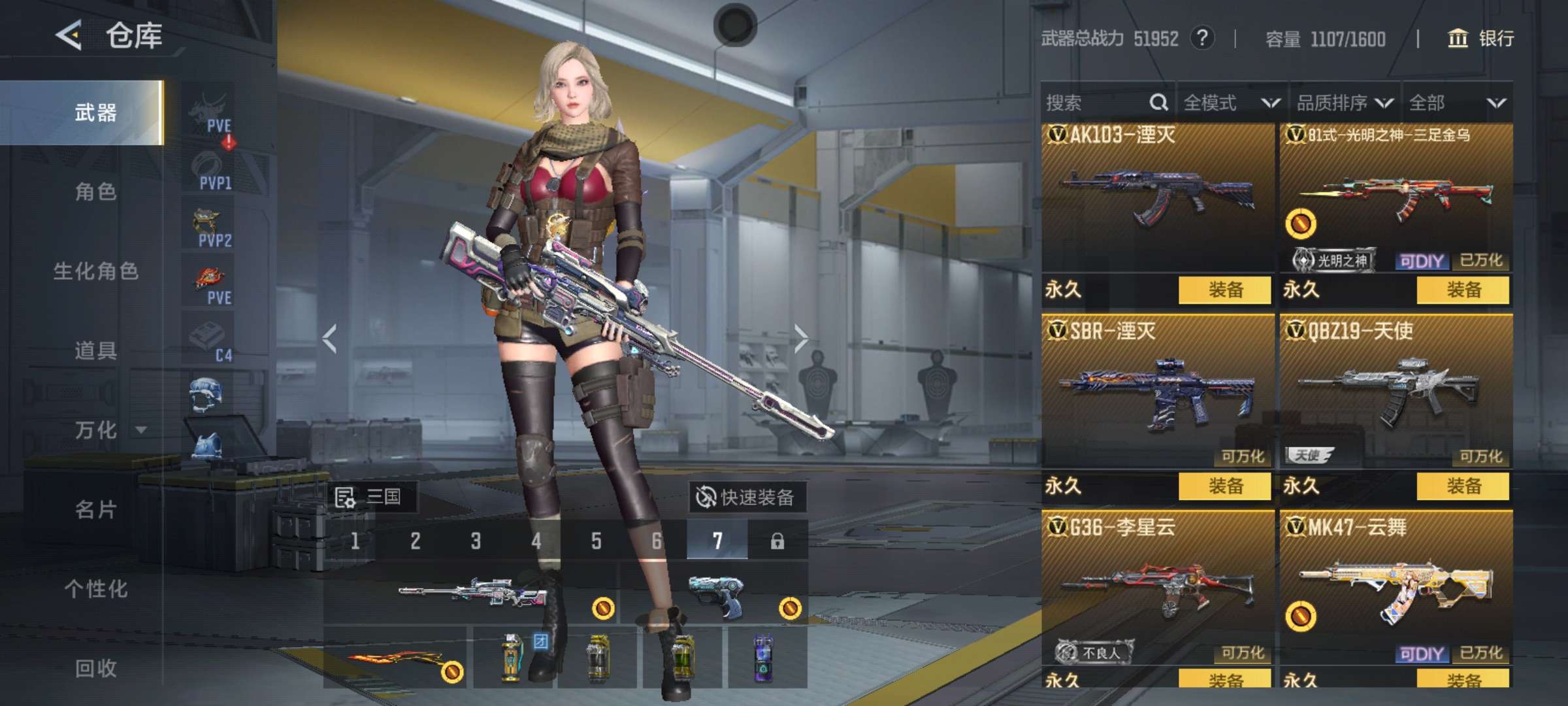This screenshot has height=706, width=1568.
Task: Open the 名片 name card tab
Action: pyautogui.click(x=95, y=510)
